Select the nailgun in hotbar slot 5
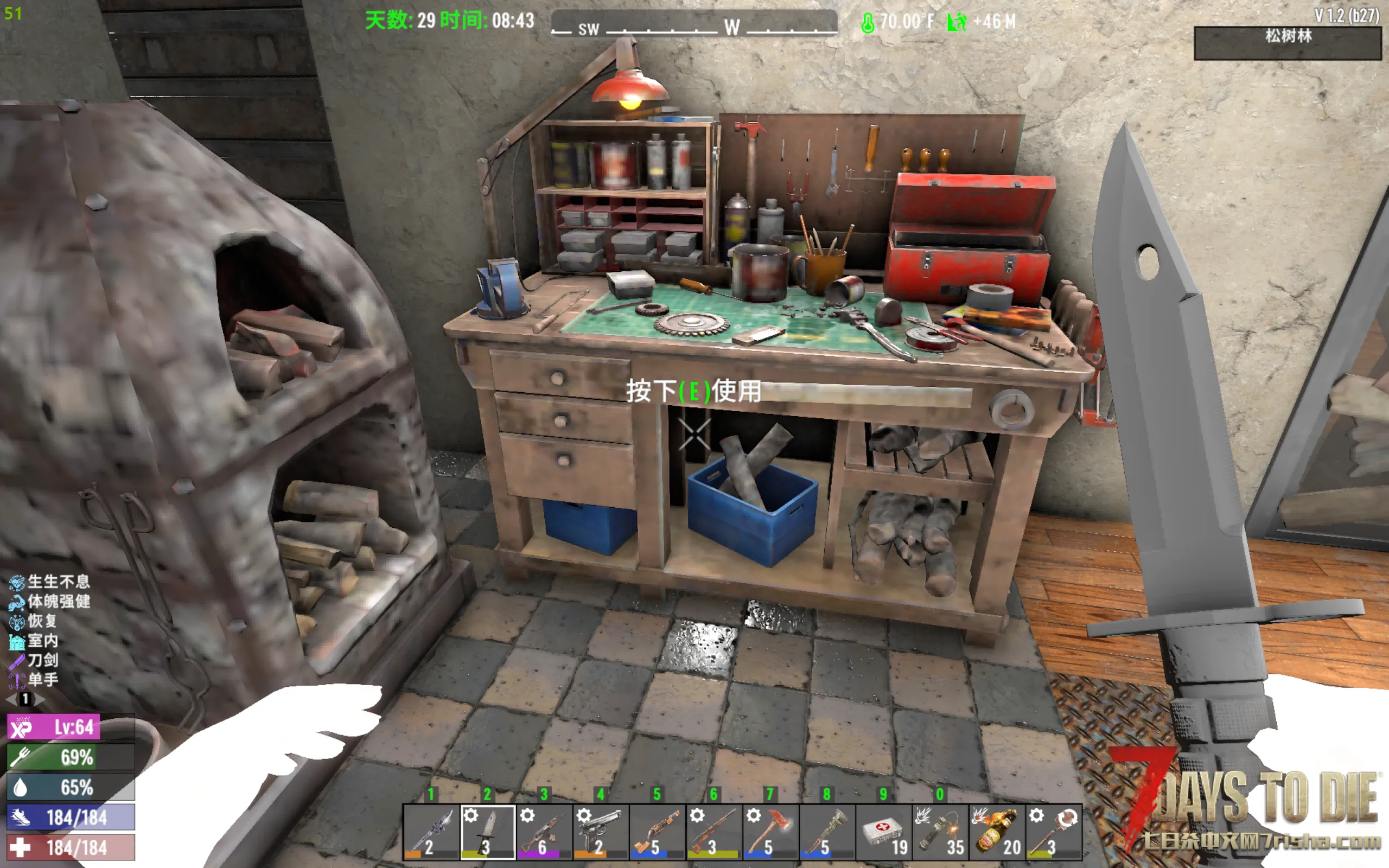The height and width of the screenshot is (868, 1389). (657, 832)
